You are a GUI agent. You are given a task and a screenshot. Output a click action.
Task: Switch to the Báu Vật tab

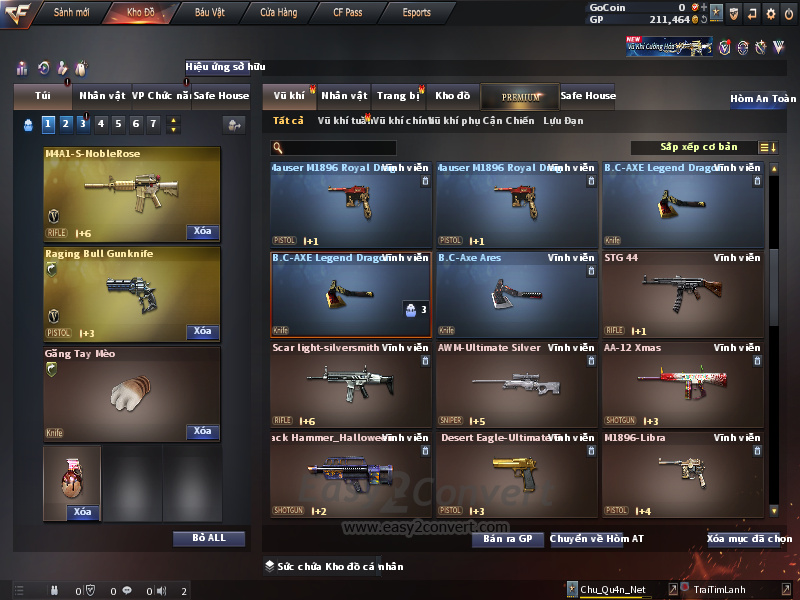point(210,13)
